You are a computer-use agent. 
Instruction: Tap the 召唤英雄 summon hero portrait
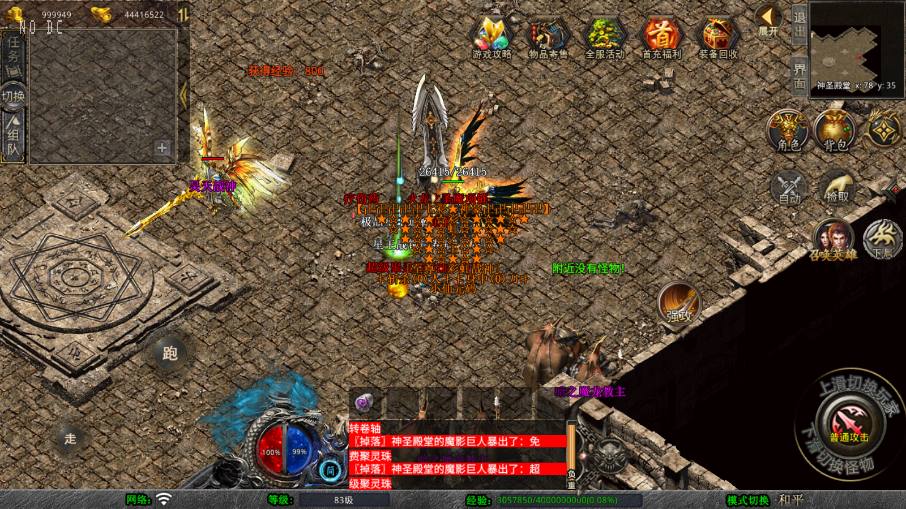(x=831, y=241)
